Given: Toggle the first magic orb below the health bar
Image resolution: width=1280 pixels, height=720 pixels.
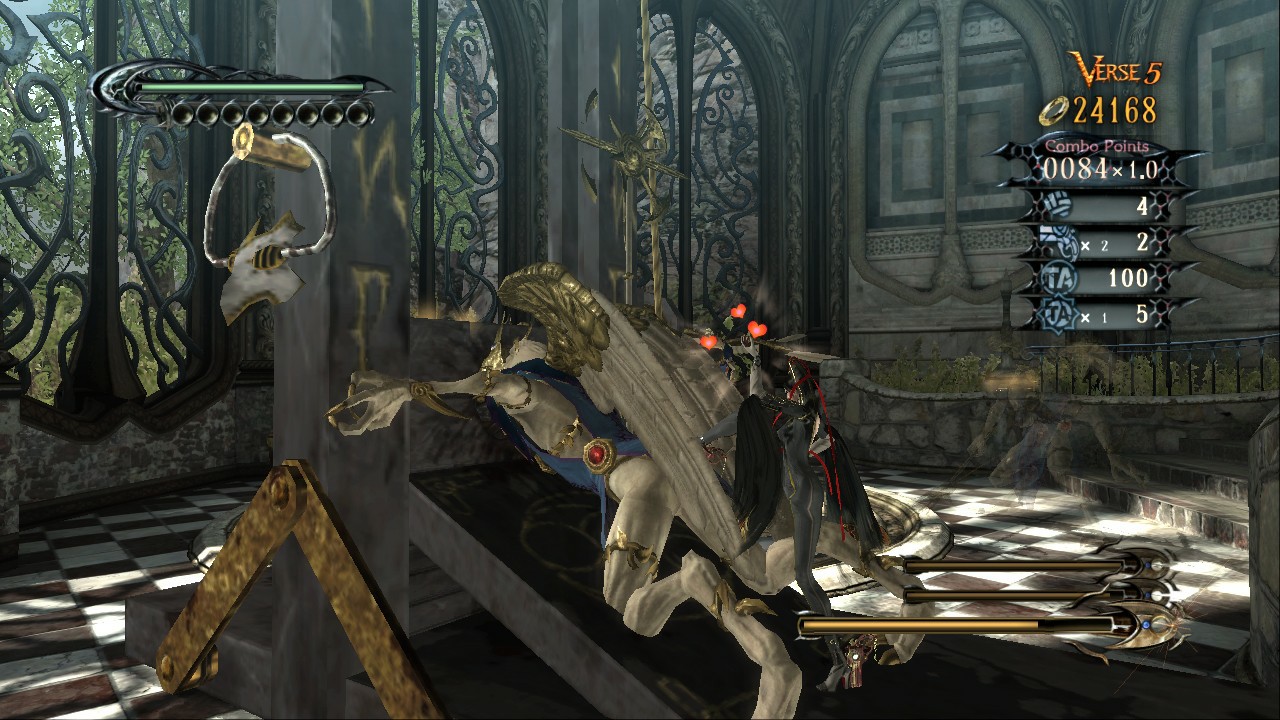Looking at the screenshot, I should pos(182,115).
